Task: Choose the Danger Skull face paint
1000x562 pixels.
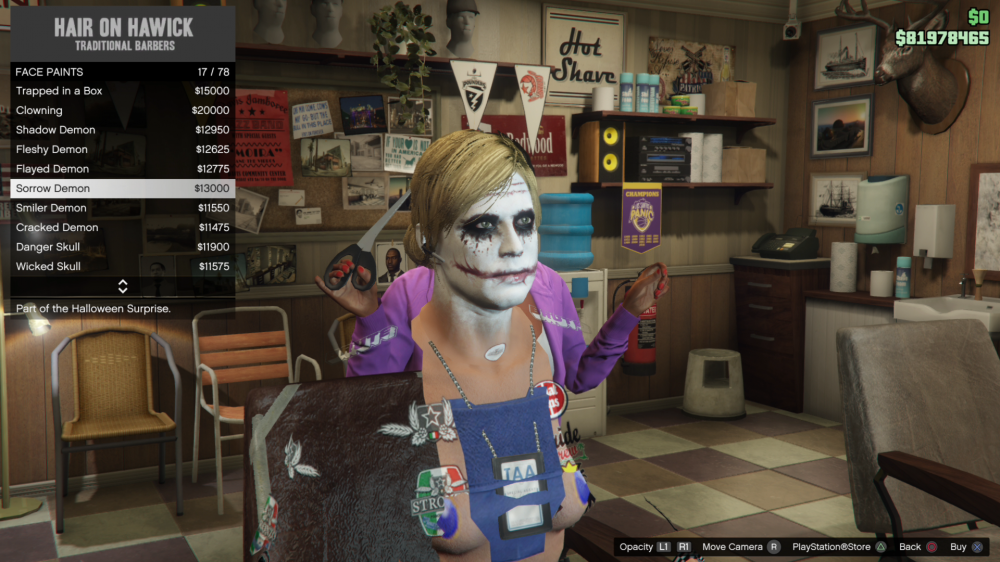Action: [x=122, y=247]
